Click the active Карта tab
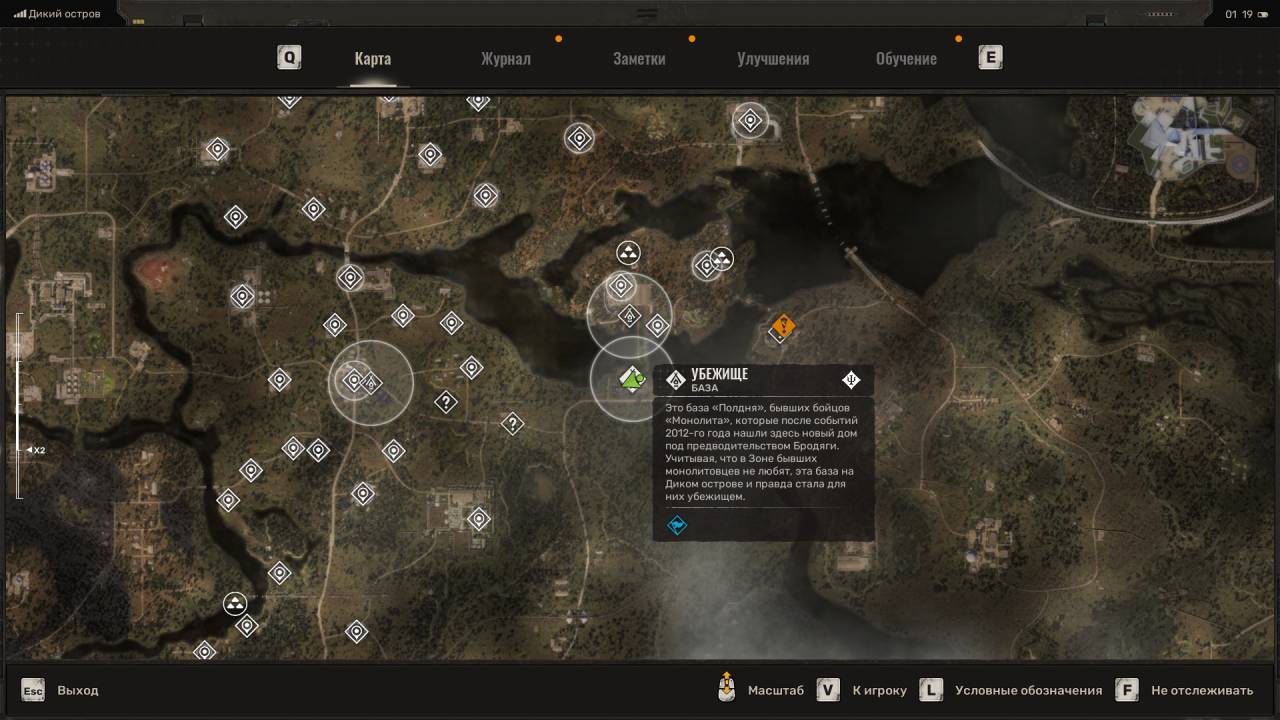1280x720 pixels. click(x=372, y=58)
